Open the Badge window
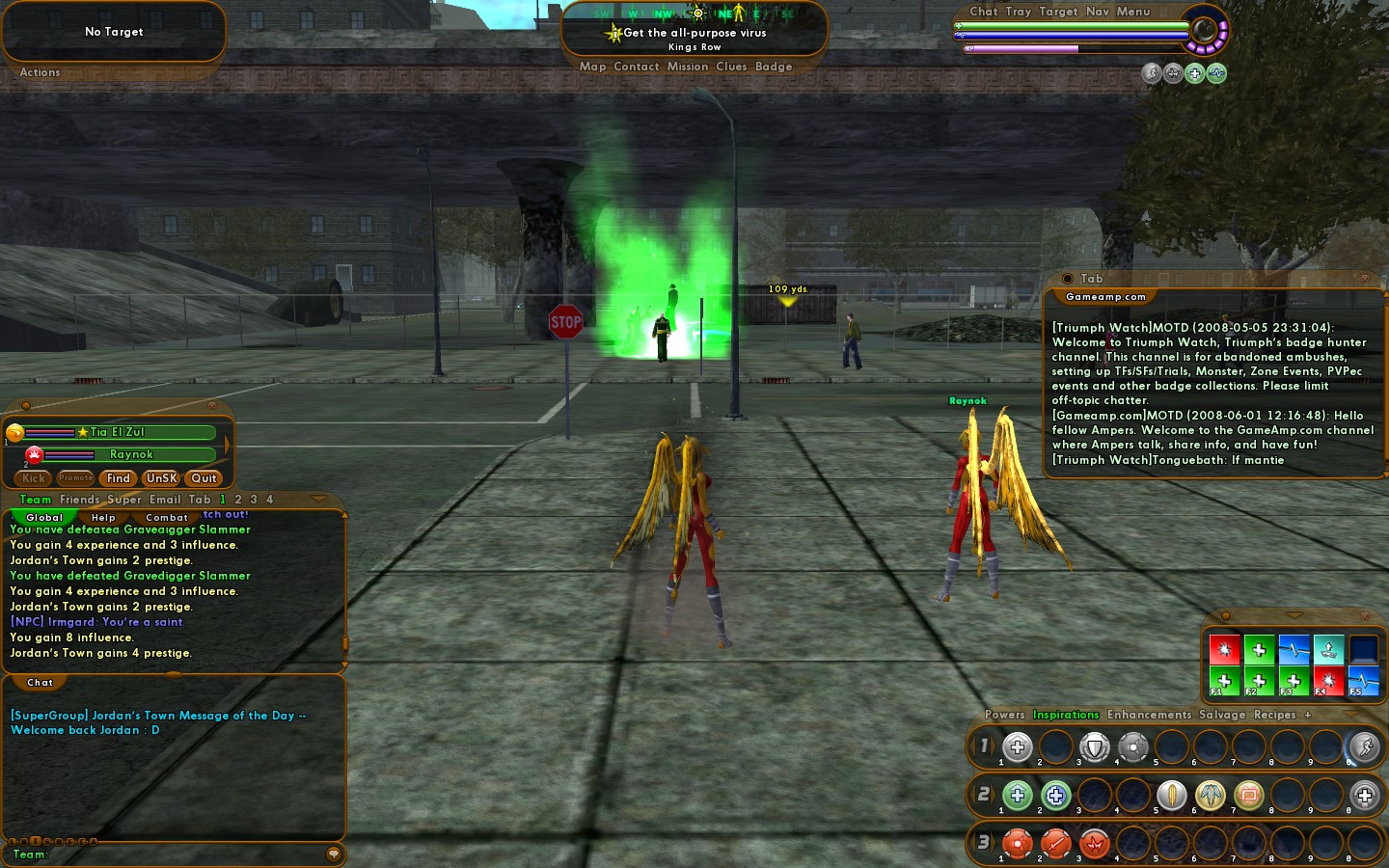The height and width of the screenshot is (868, 1389). [774, 67]
